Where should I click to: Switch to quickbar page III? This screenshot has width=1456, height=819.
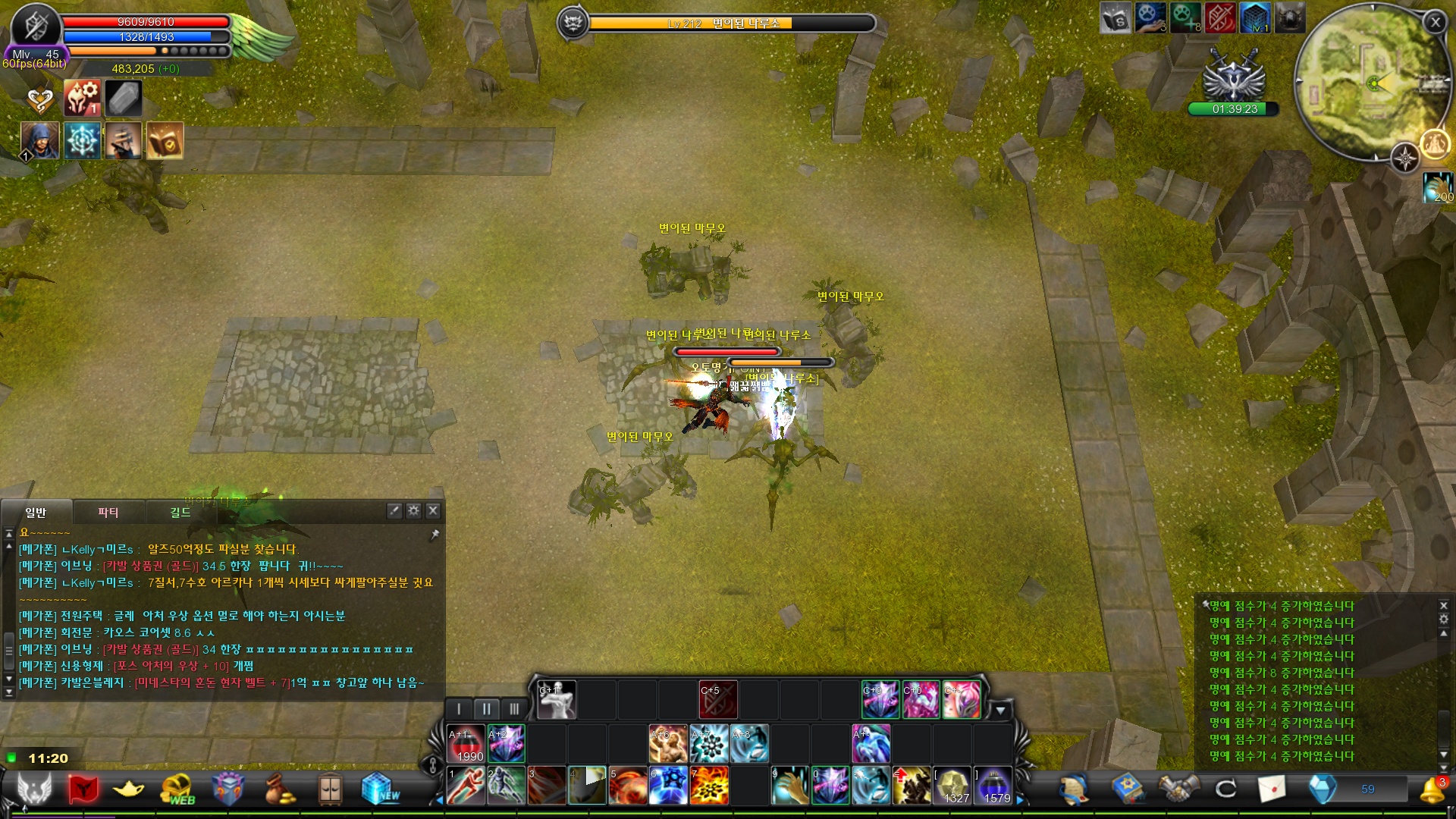coord(514,709)
